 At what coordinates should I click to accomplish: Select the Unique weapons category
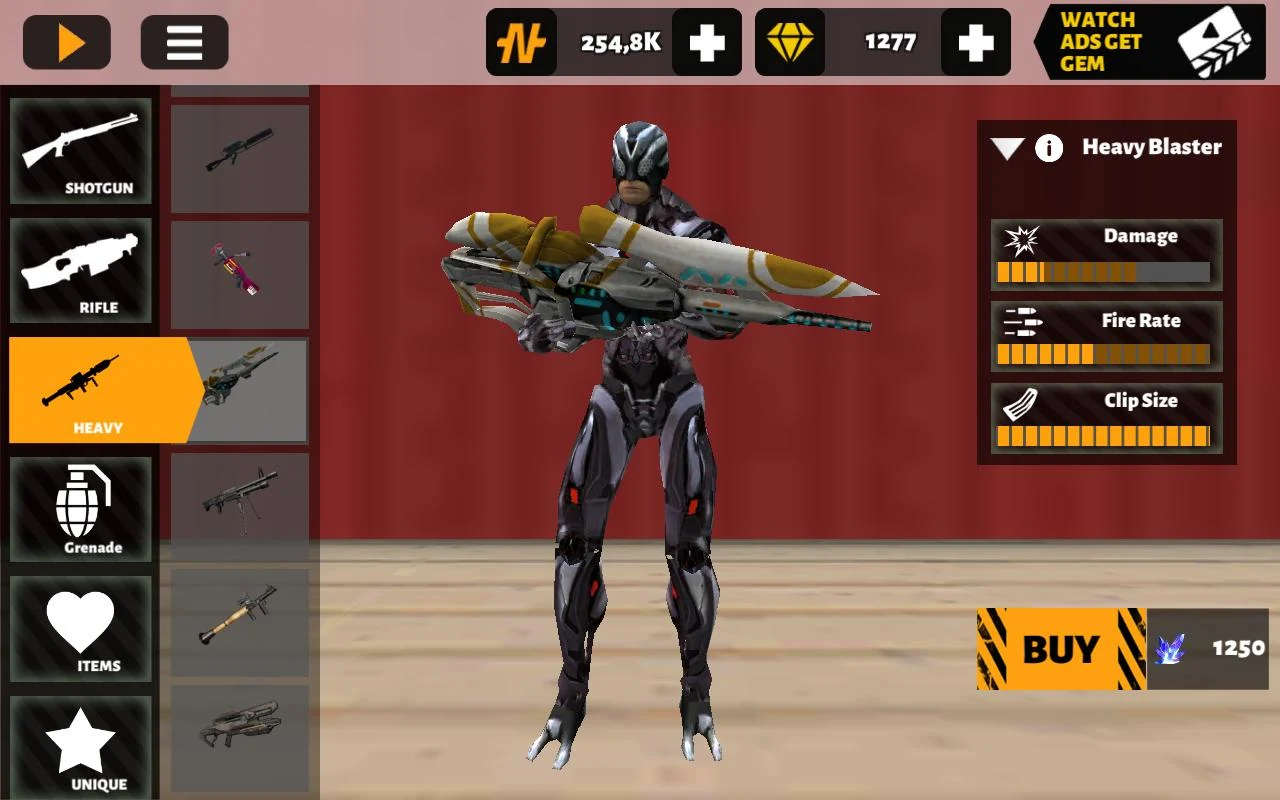click(x=81, y=745)
